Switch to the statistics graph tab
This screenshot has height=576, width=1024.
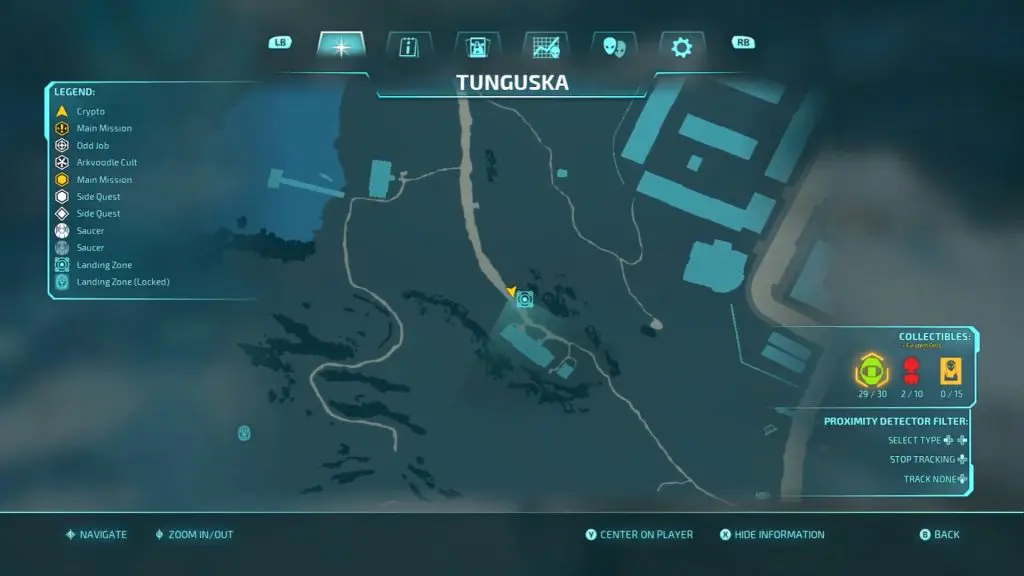coord(545,47)
